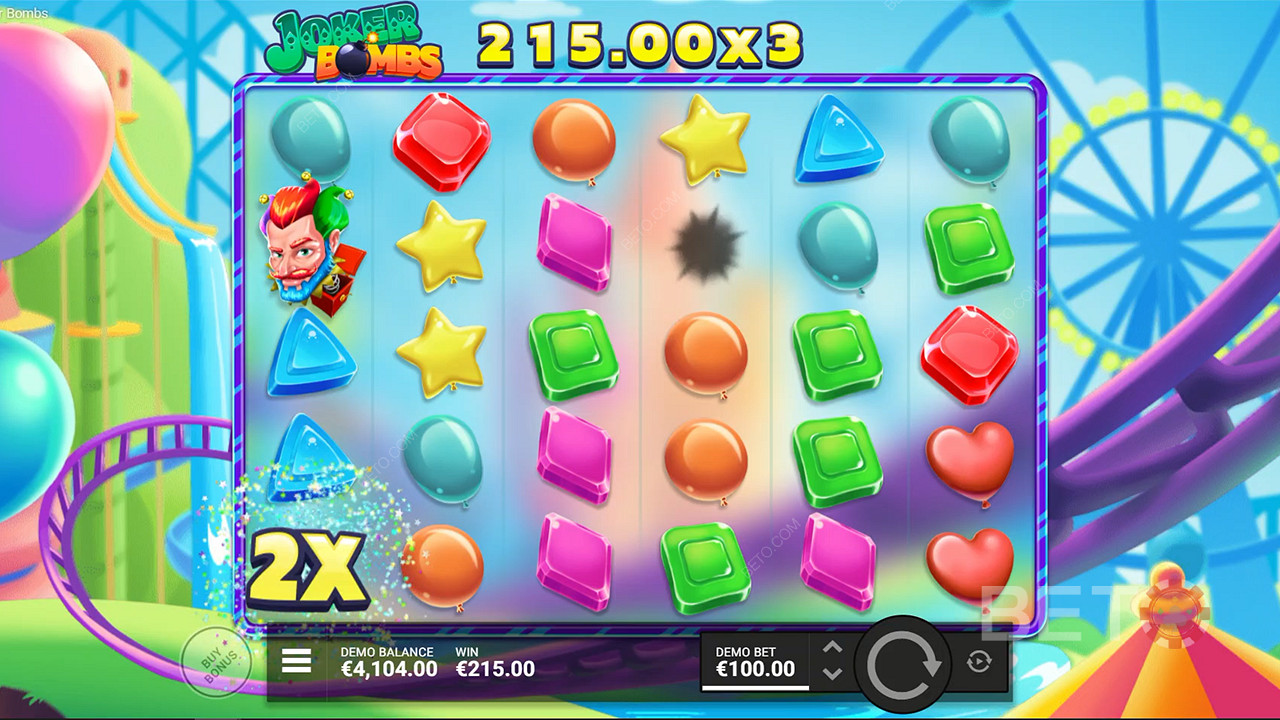The image size is (1280, 720).
Task: Decrease the demo bet with the down arrow
Action: click(832, 673)
